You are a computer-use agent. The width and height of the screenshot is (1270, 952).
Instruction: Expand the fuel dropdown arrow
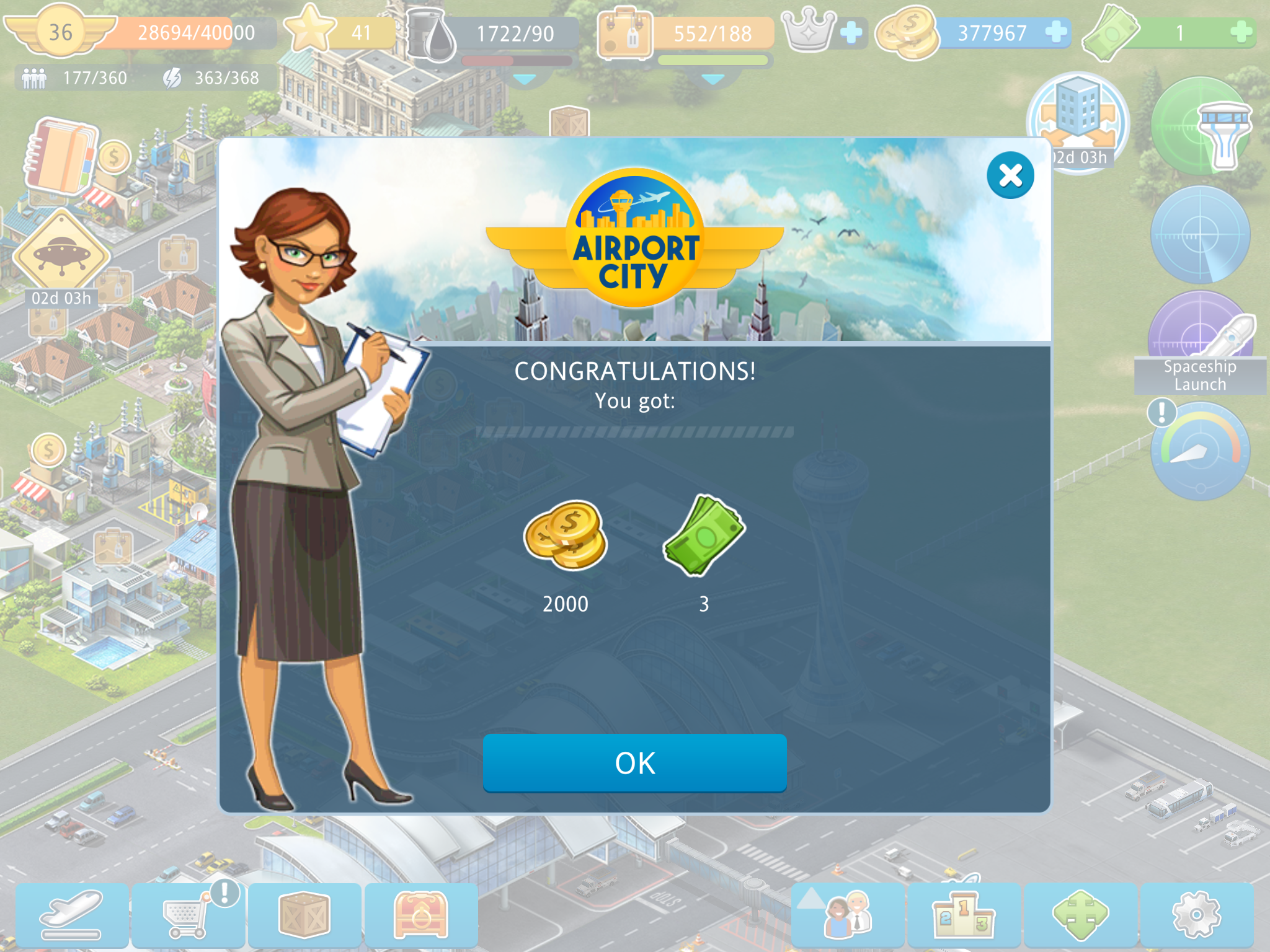click(525, 79)
